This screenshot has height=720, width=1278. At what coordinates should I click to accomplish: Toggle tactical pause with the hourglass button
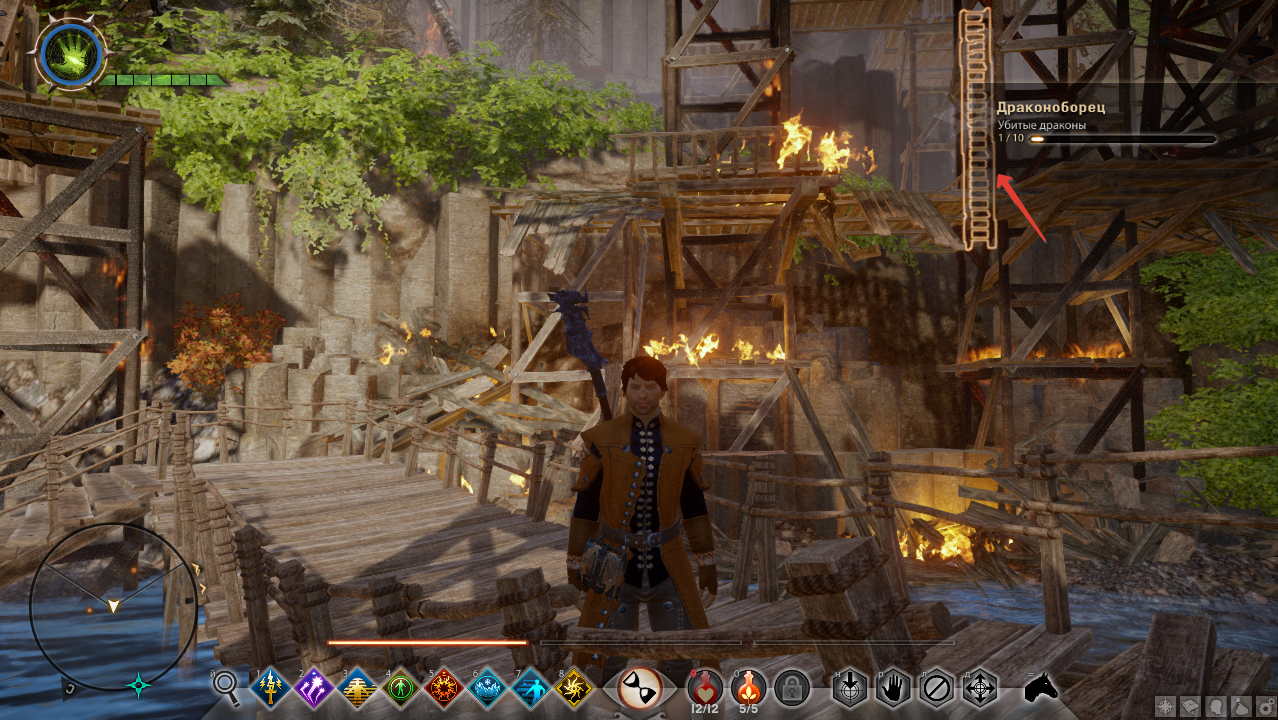(x=638, y=688)
